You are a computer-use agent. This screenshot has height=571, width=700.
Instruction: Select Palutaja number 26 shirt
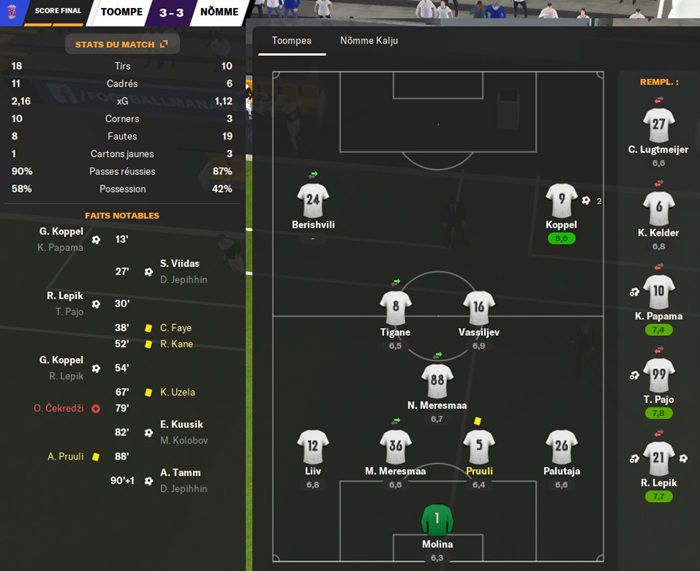562,447
